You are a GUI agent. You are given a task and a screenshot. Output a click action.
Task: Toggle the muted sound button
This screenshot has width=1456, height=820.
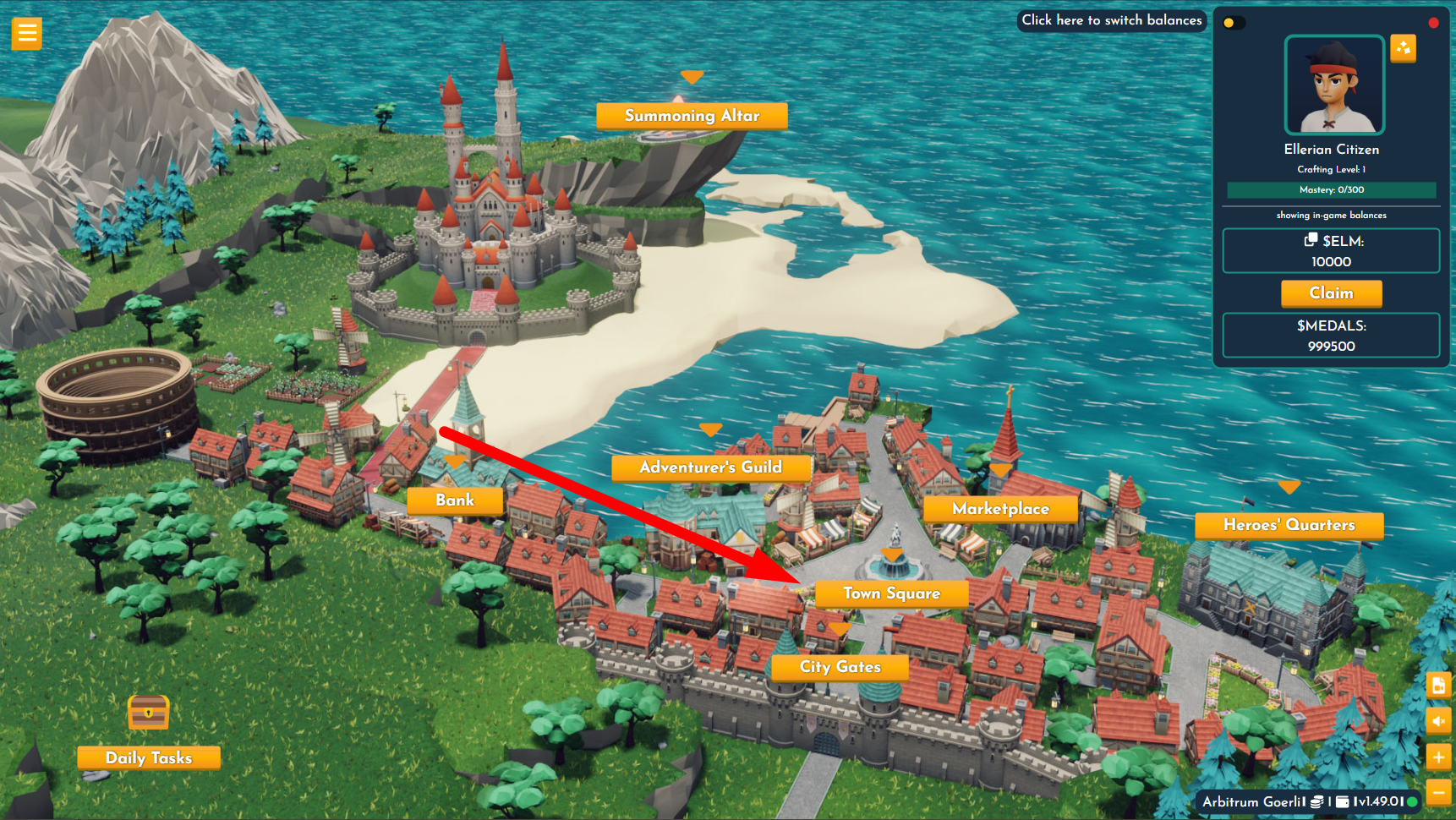click(x=1438, y=721)
